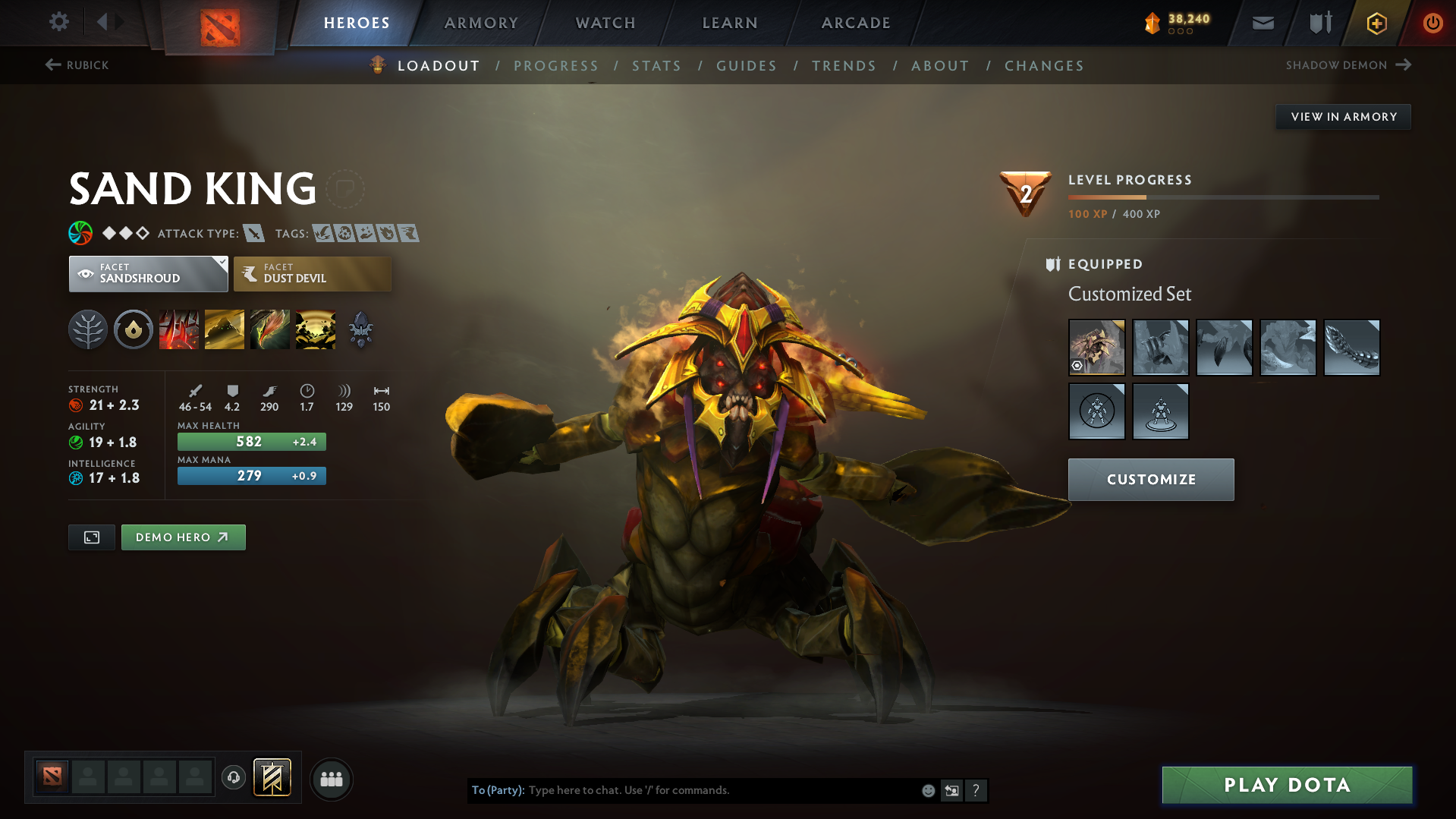Toggle the innate ability circle icon
Screen dimensions: 1456x819
pos(134,329)
